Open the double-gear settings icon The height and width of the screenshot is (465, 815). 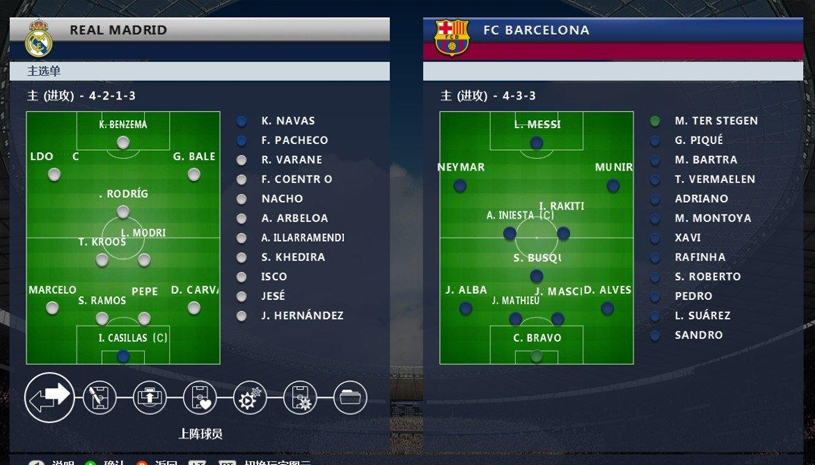[250, 398]
